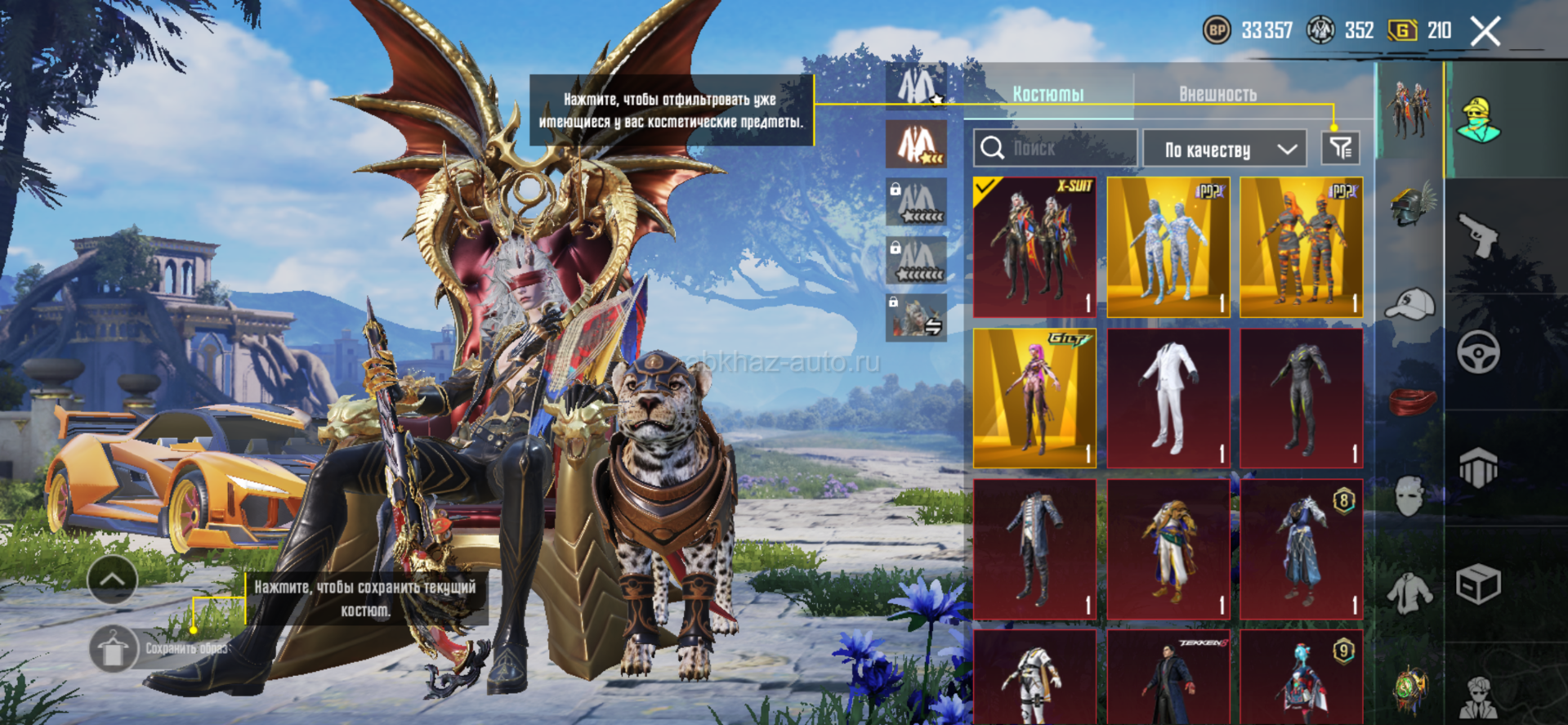The width and height of the screenshot is (1568, 725).
Task: Open the face mask slot
Action: click(x=1409, y=495)
